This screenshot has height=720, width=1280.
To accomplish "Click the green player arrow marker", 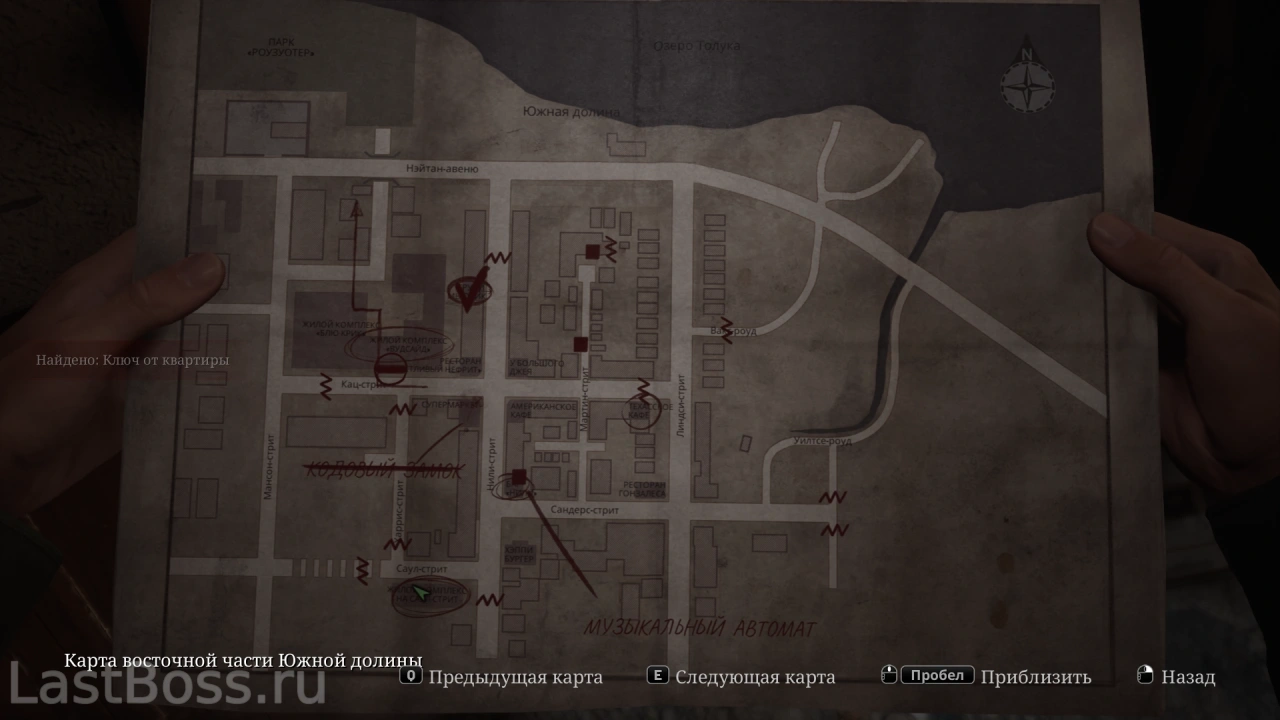I will point(422,595).
